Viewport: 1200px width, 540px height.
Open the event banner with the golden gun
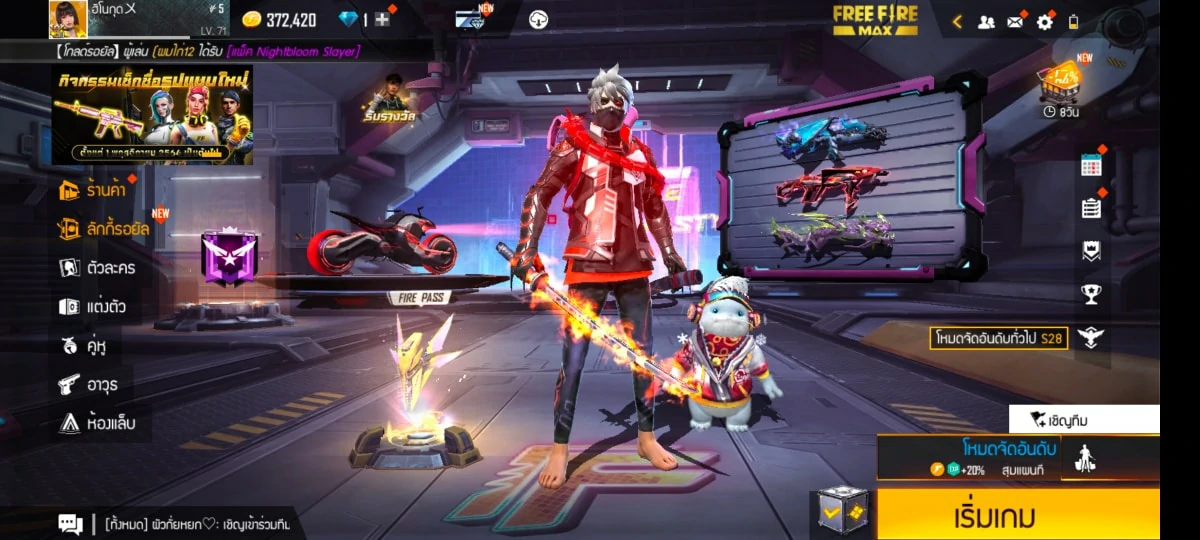point(152,114)
